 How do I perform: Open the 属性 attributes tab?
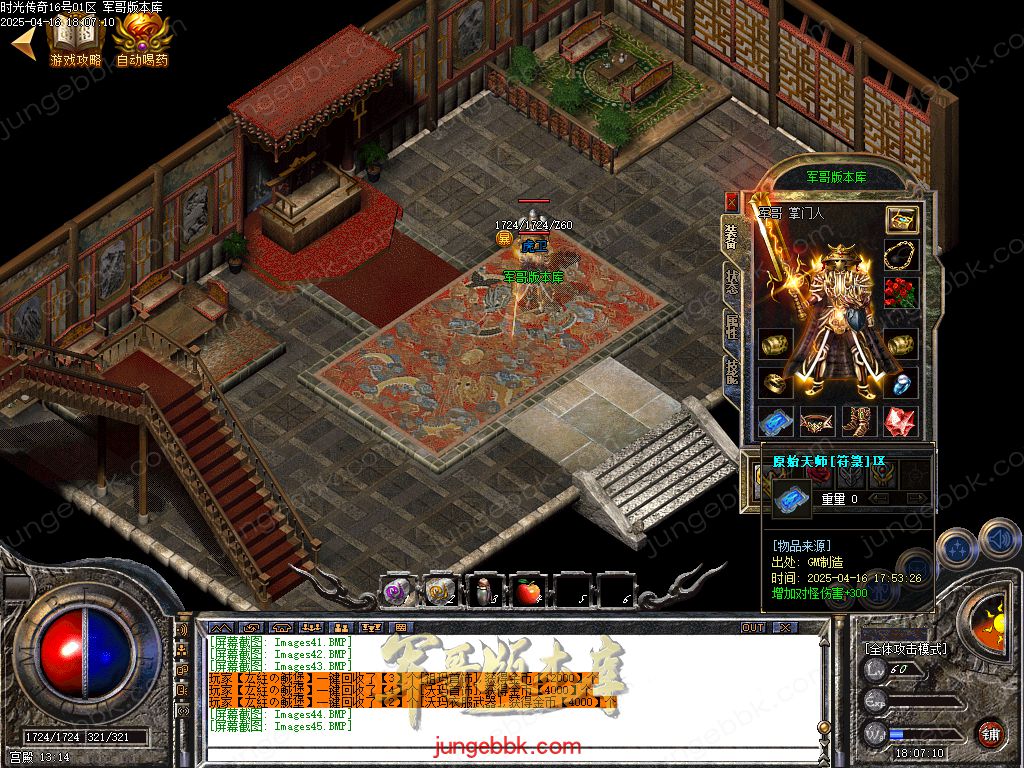pyautogui.click(x=732, y=327)
